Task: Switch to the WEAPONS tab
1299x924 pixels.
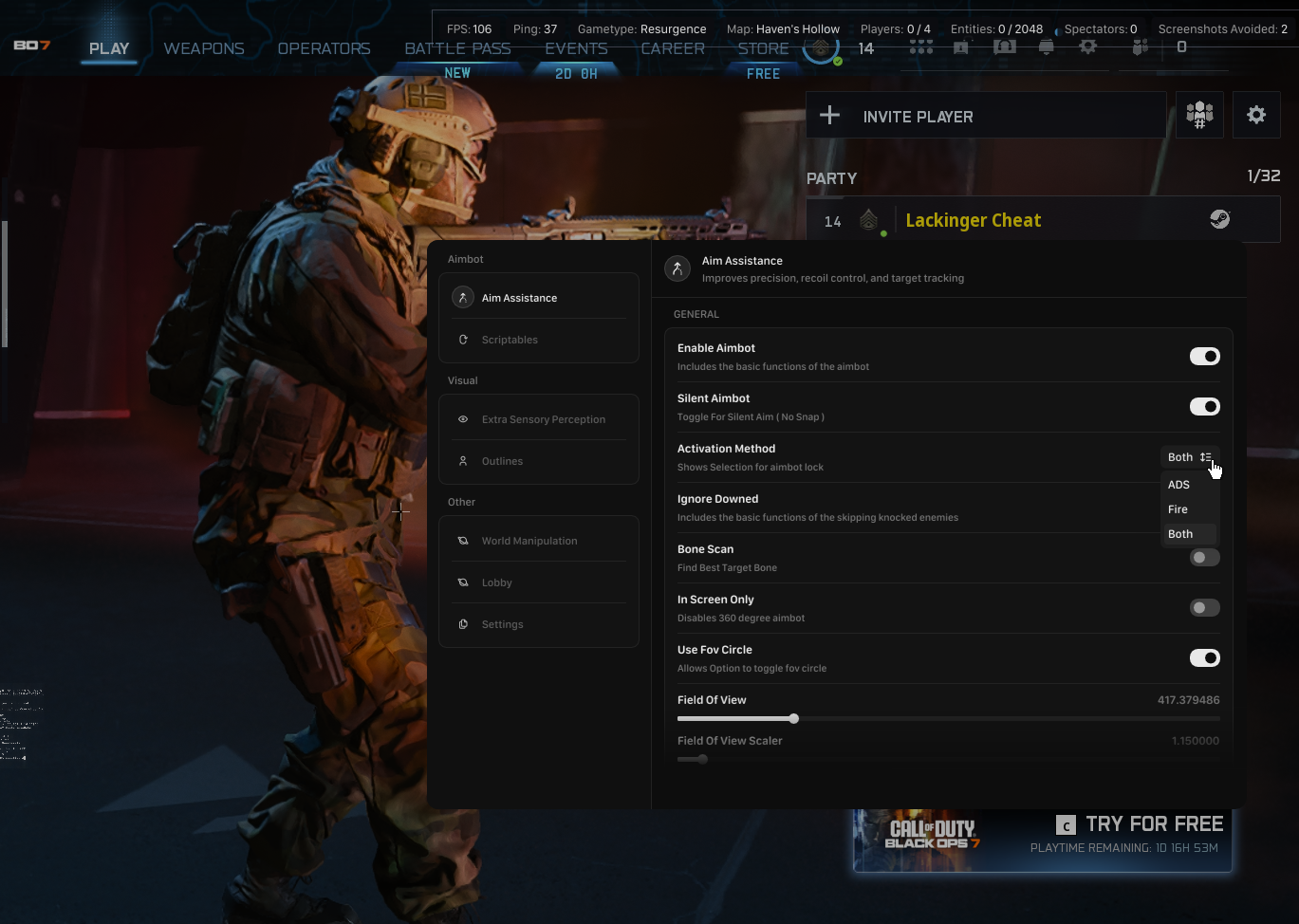Action: pos(204,48)
